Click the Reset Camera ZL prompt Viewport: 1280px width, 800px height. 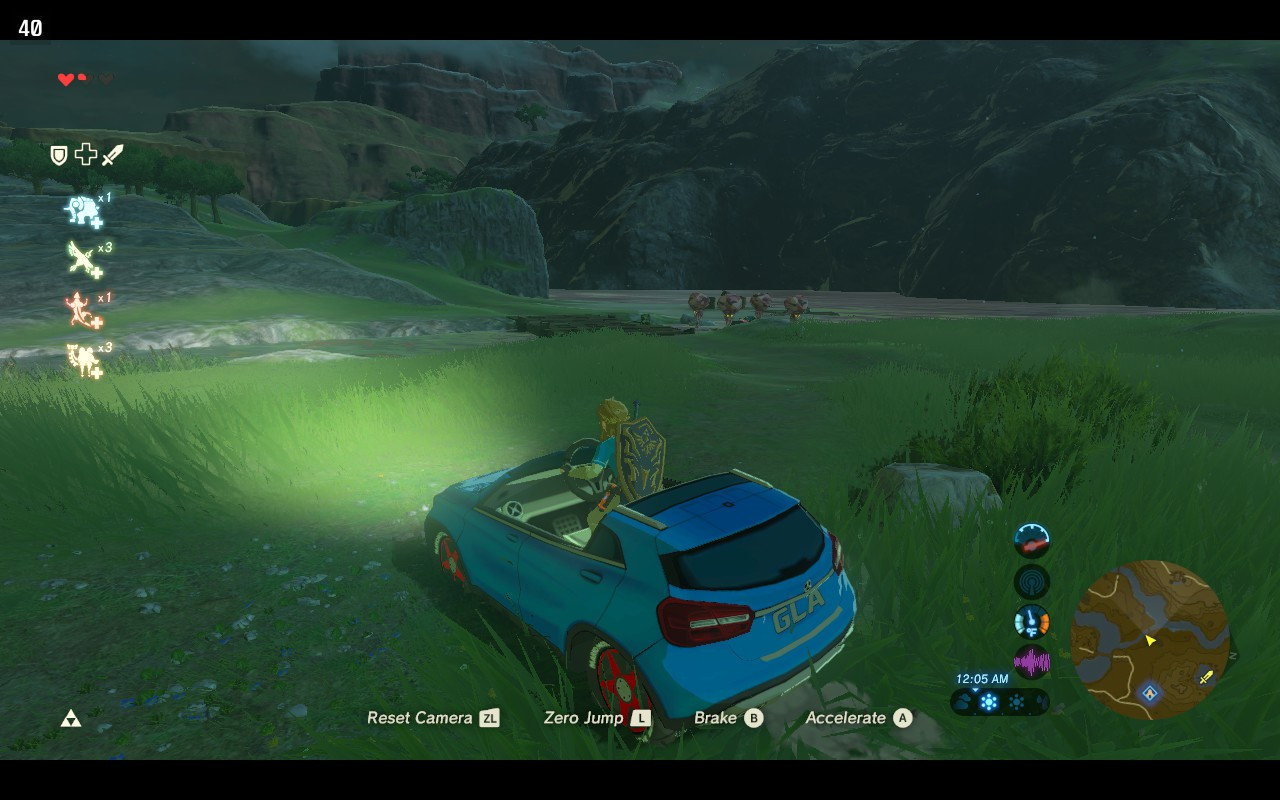point(434,718)
